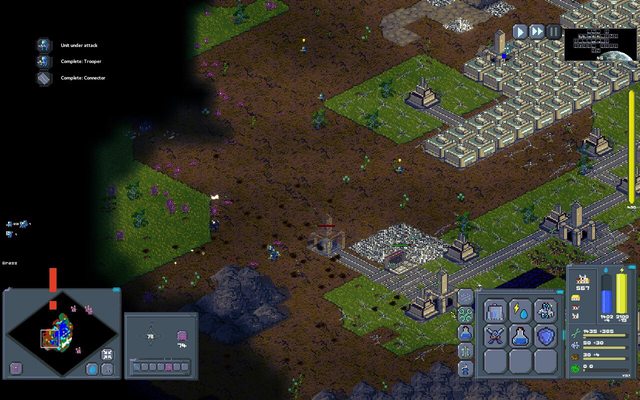The width and height of the screenshot is (640, 400).
Task: Select the crossed swords build icon
Action: [495, 337]
